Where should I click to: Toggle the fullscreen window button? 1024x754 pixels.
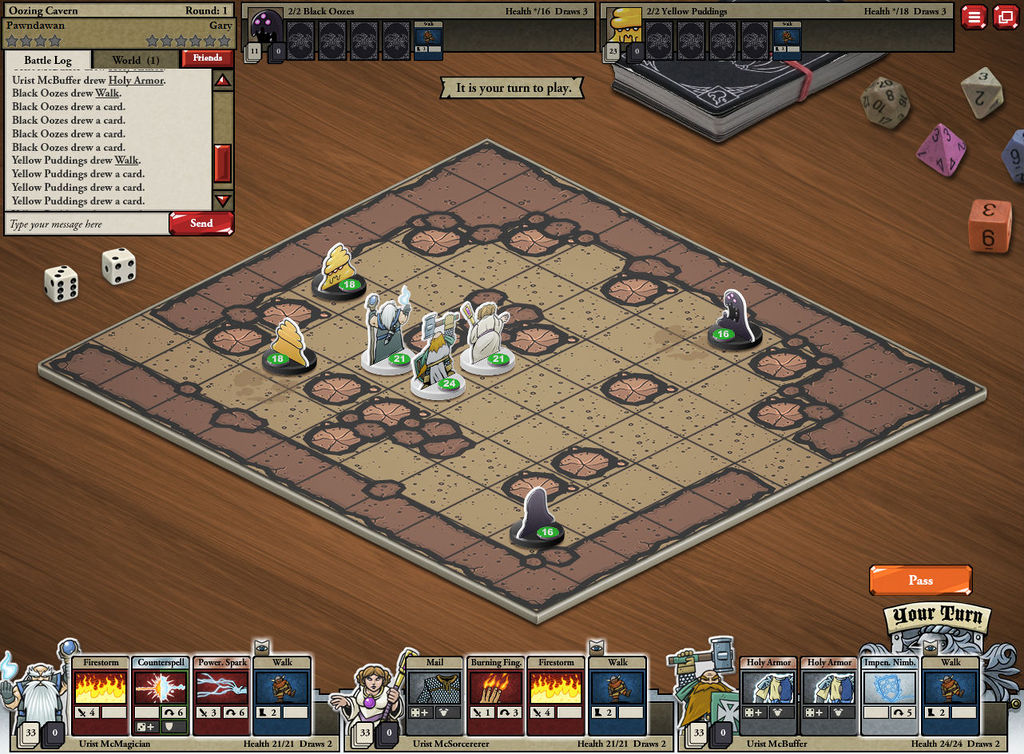click(1004, 17)
